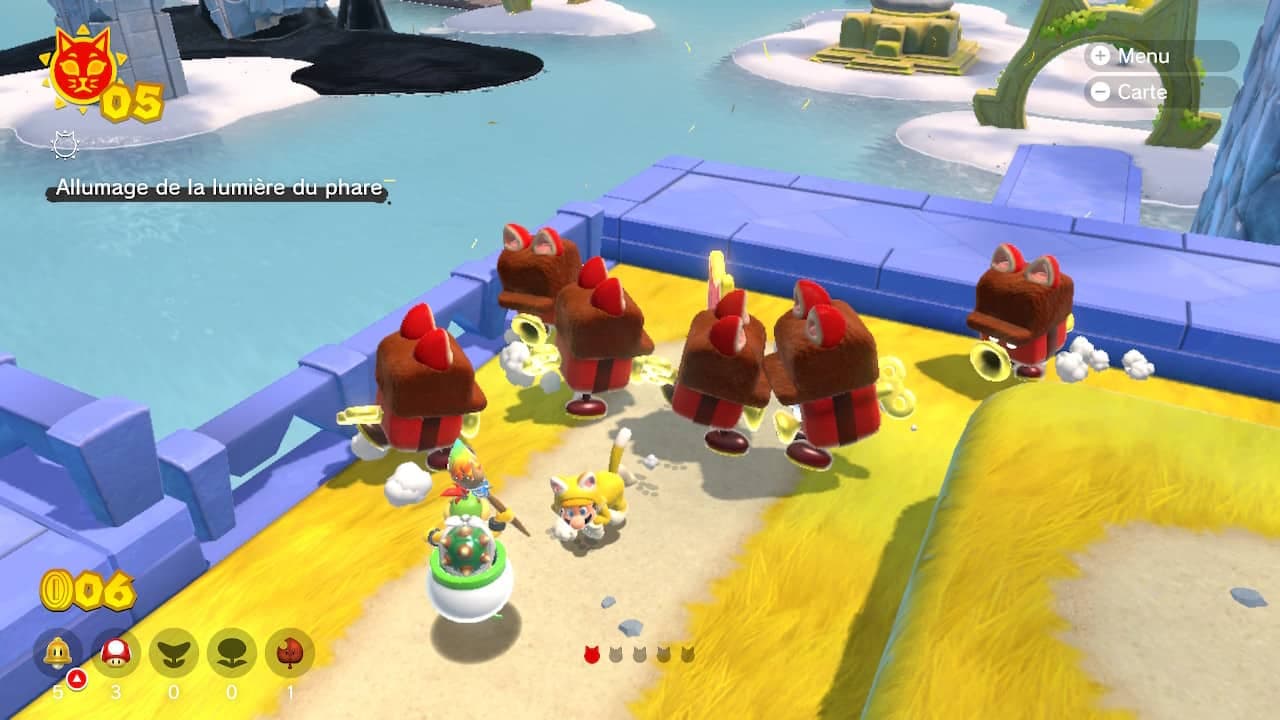Select the empty Fire Flower slot
Image resolution: width=1280 pixels, height=720 pixels.
pos(232,654)
